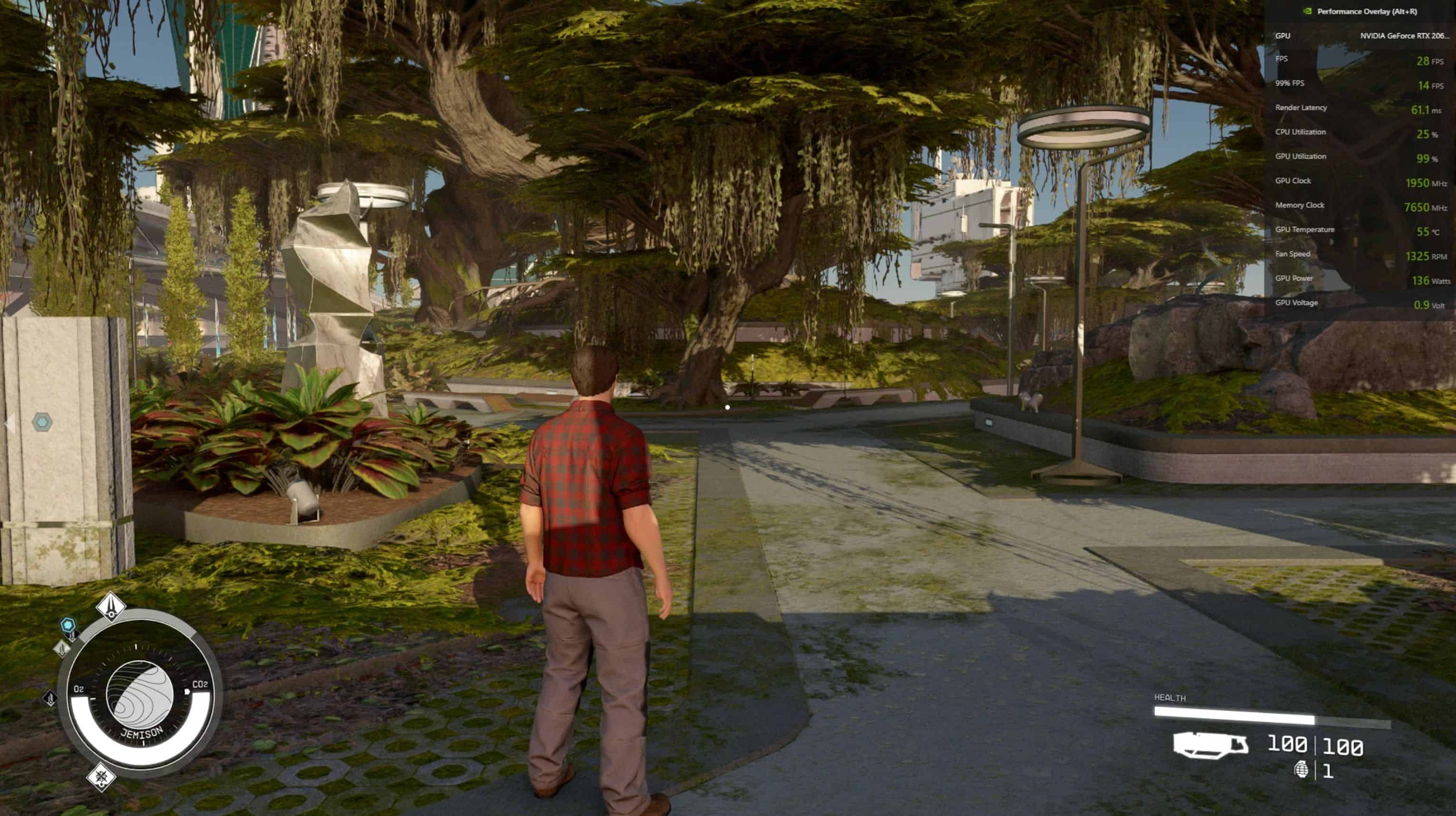Select the grenade icon
The width and height of the screenshot is (1456, 816).
pos(1301,769)
